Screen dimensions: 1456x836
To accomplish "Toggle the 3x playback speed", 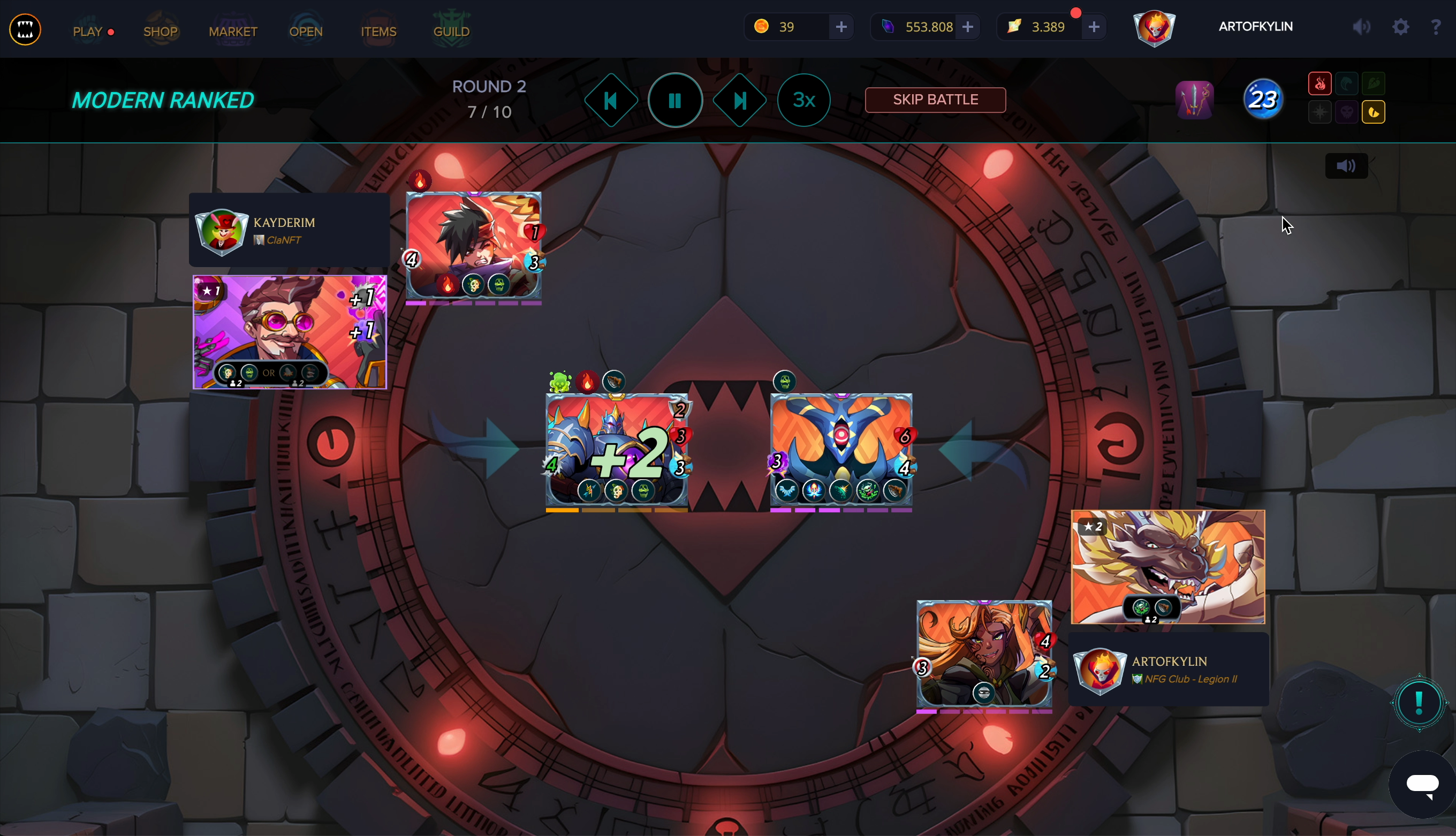I will pyautogui.click(x=804, y=101).
